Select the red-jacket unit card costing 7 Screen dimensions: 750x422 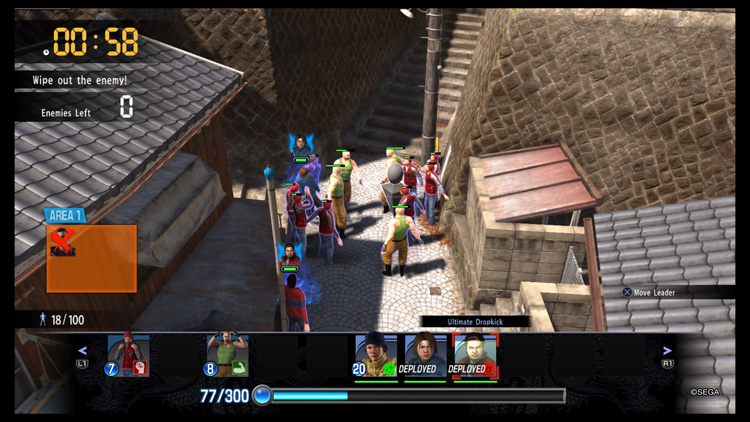pyautogui.click(x=127, y=356)
